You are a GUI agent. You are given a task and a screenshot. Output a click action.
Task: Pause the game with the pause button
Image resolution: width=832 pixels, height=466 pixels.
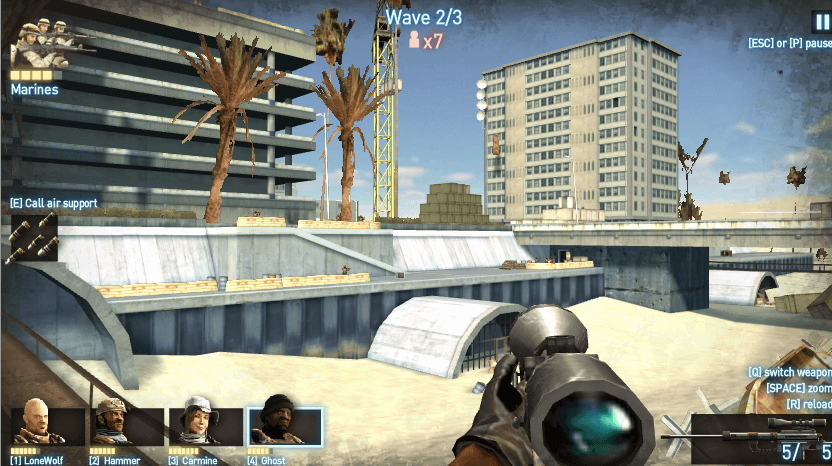coord(820,21)
